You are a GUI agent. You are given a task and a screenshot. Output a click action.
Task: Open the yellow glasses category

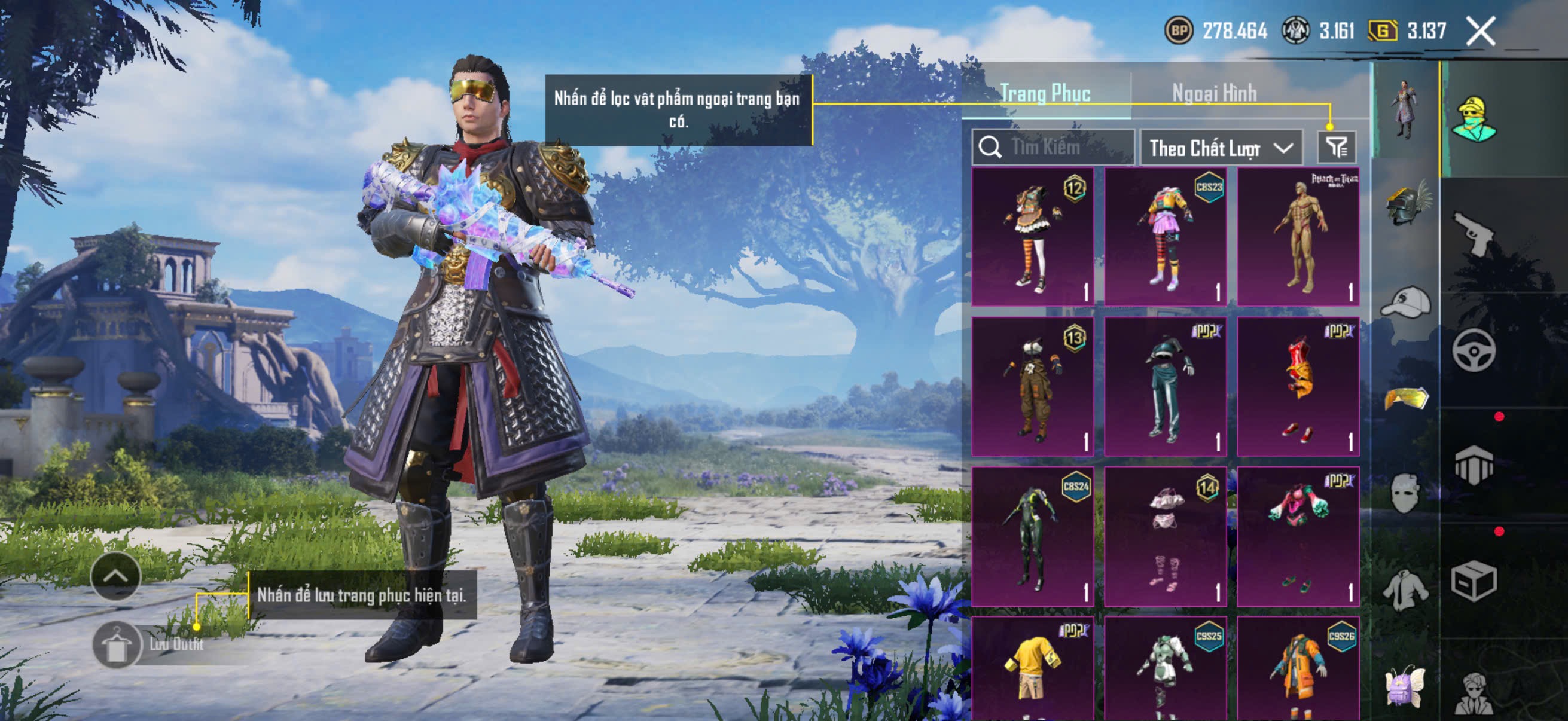pyautogui.click(x=1405, y=399)
